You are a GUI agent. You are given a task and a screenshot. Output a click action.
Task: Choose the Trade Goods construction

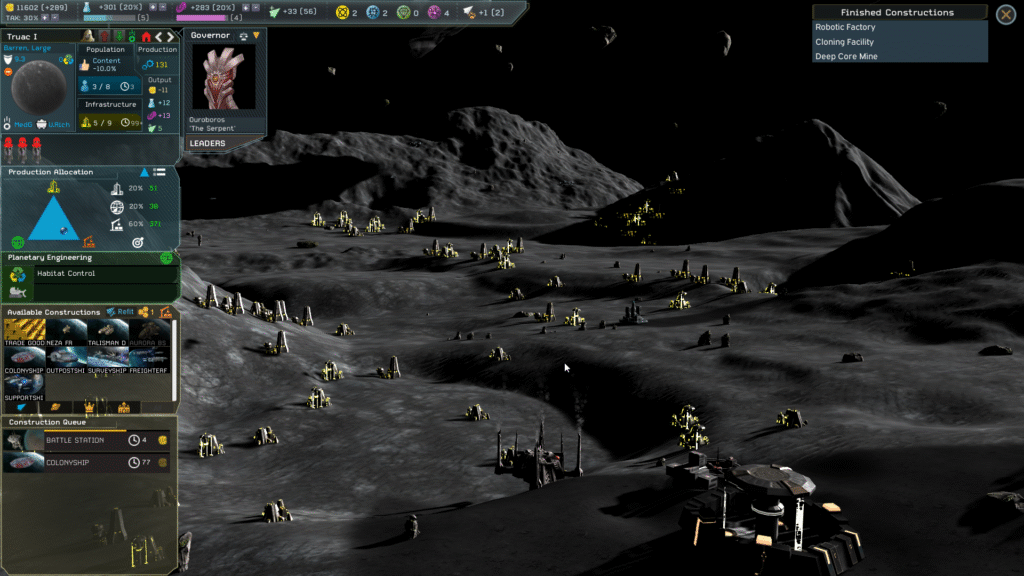[x=24, y=332]
